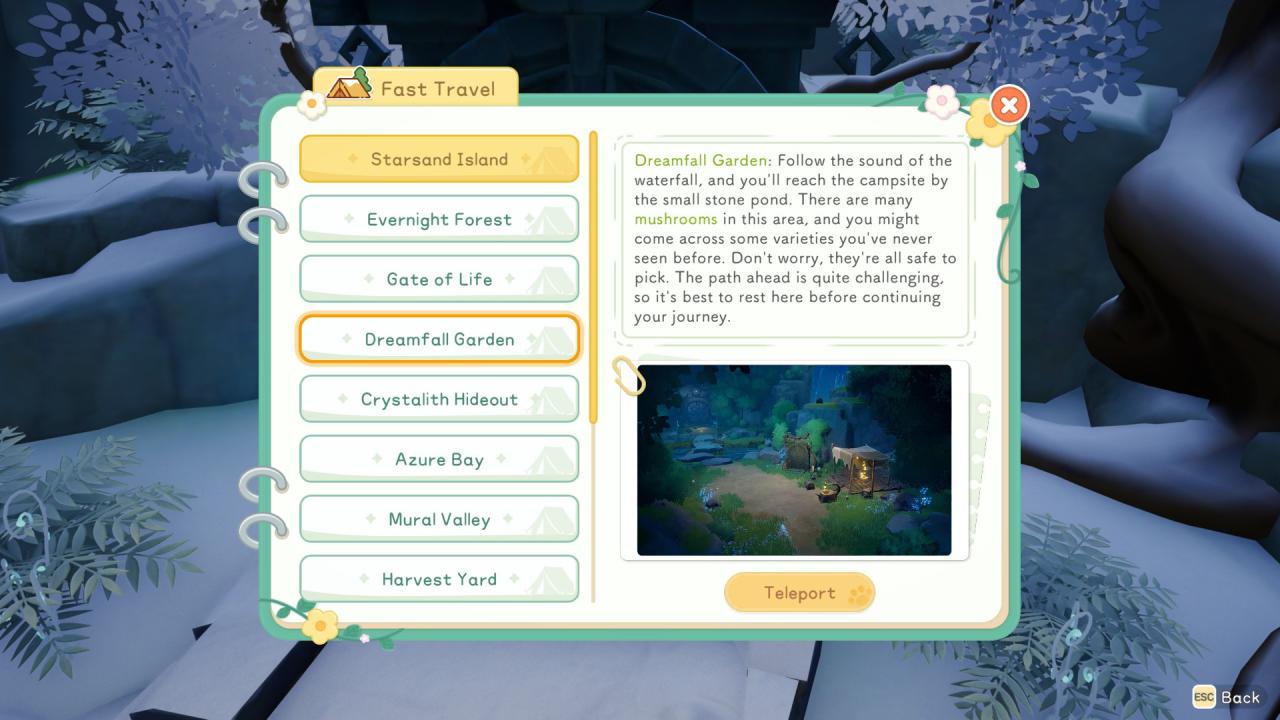Choose Evernight Forest from the list

pos(439,219)
